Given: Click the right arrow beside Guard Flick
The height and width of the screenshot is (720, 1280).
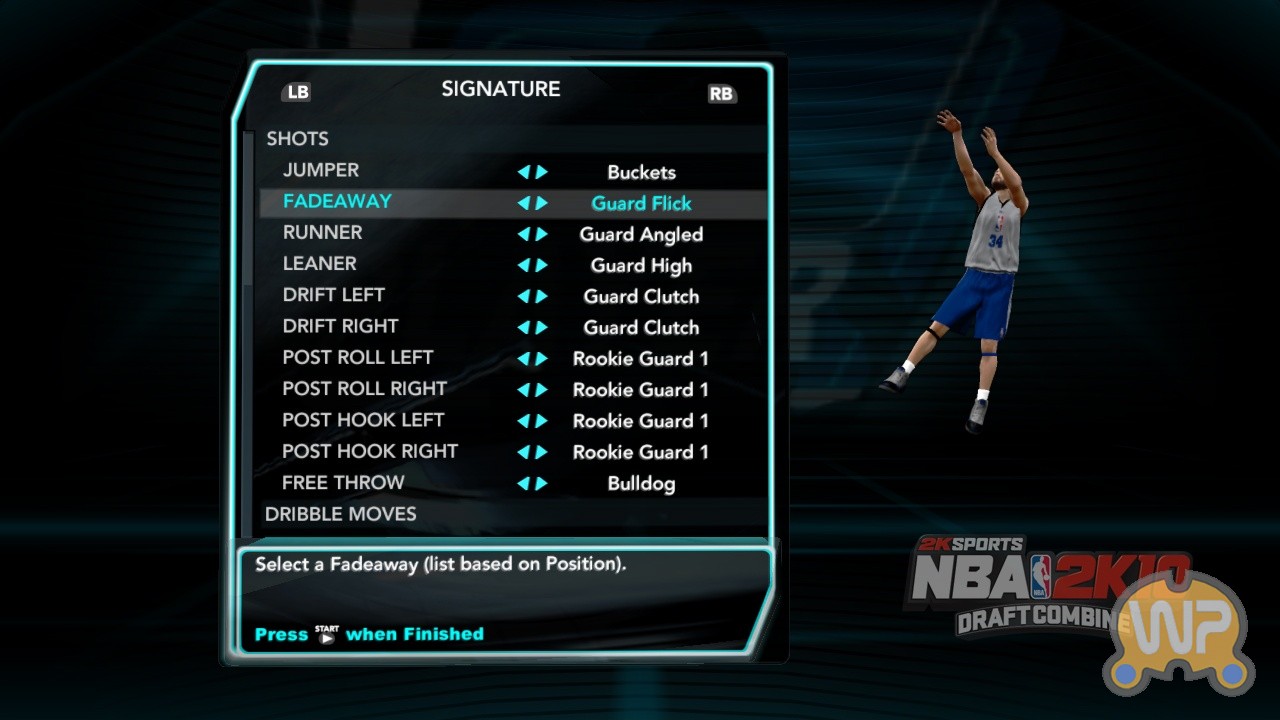Looking at the screenshot, I should [x=542, y=203].
